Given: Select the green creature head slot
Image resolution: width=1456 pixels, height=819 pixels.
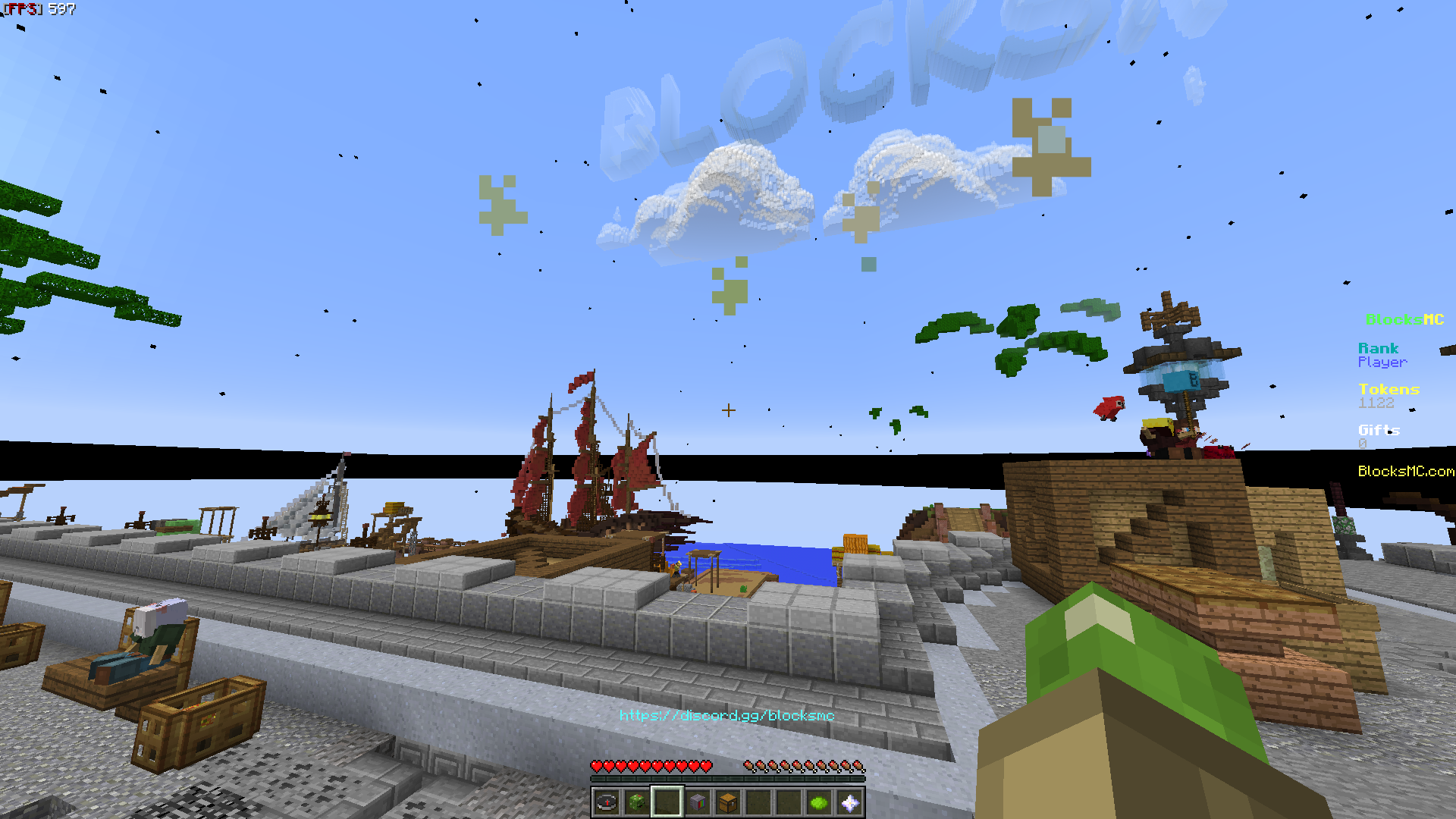Looking at the screenshot, I should 637,802.
